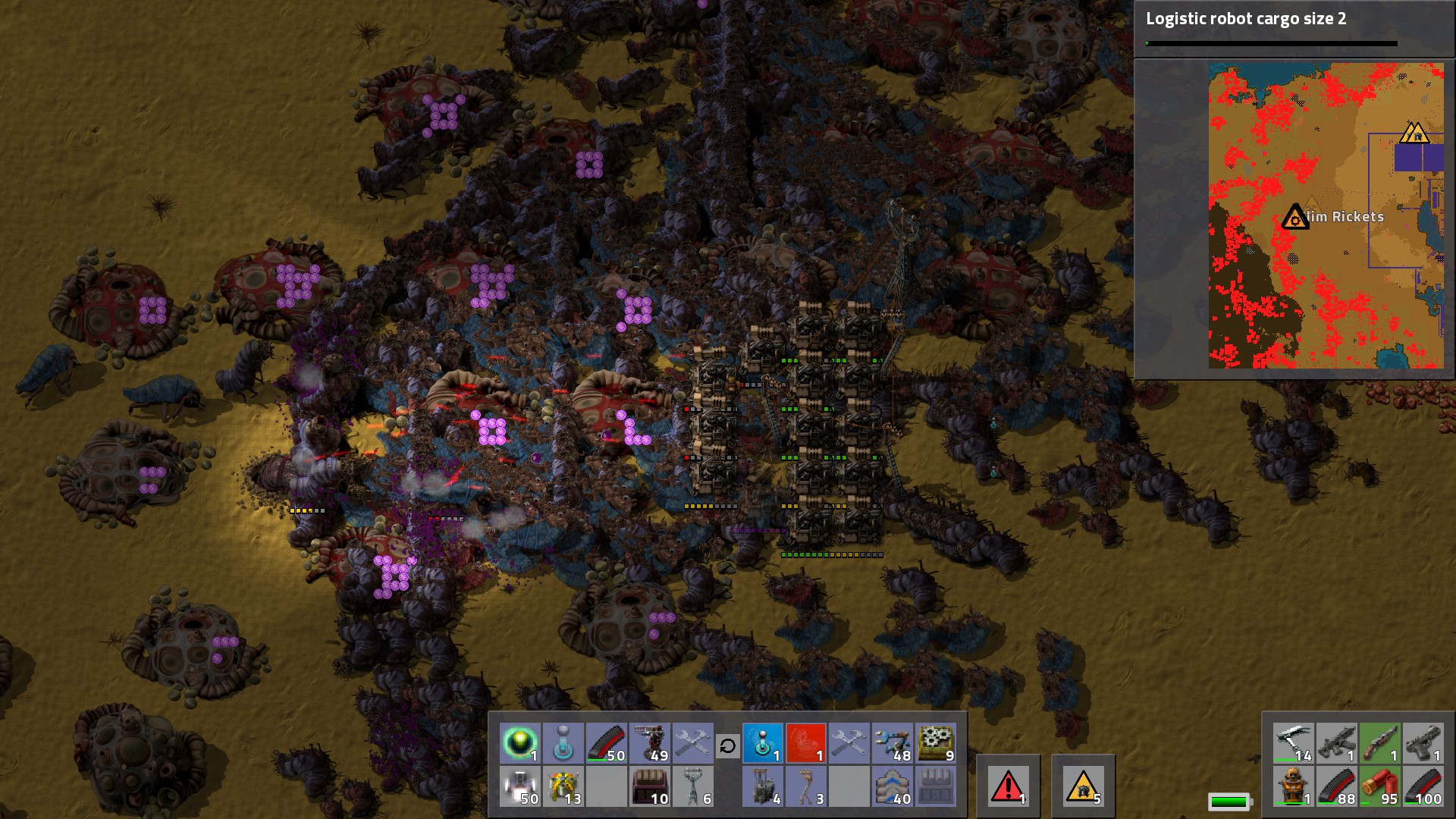The width and height of the screenshot is (1456, 819).
Task: Pick the stack of 49 gun turrets
Action: 650,743
